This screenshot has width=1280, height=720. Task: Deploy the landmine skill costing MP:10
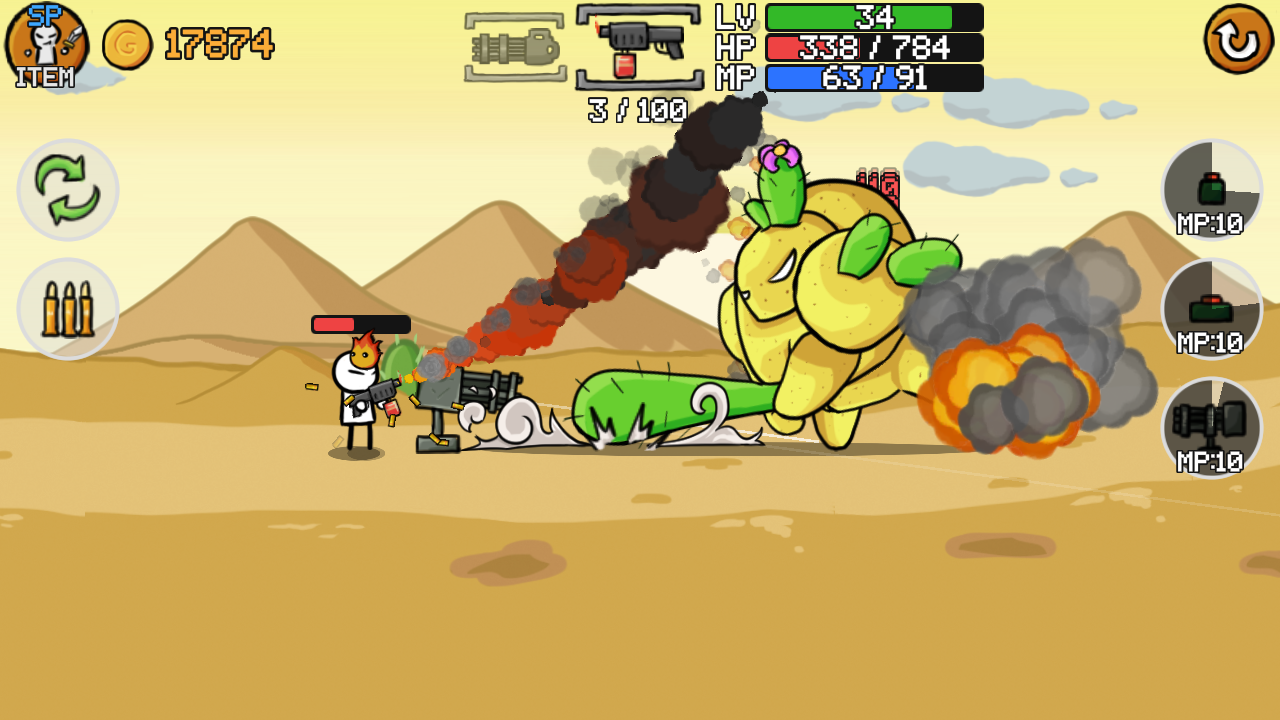[1212, 308]
